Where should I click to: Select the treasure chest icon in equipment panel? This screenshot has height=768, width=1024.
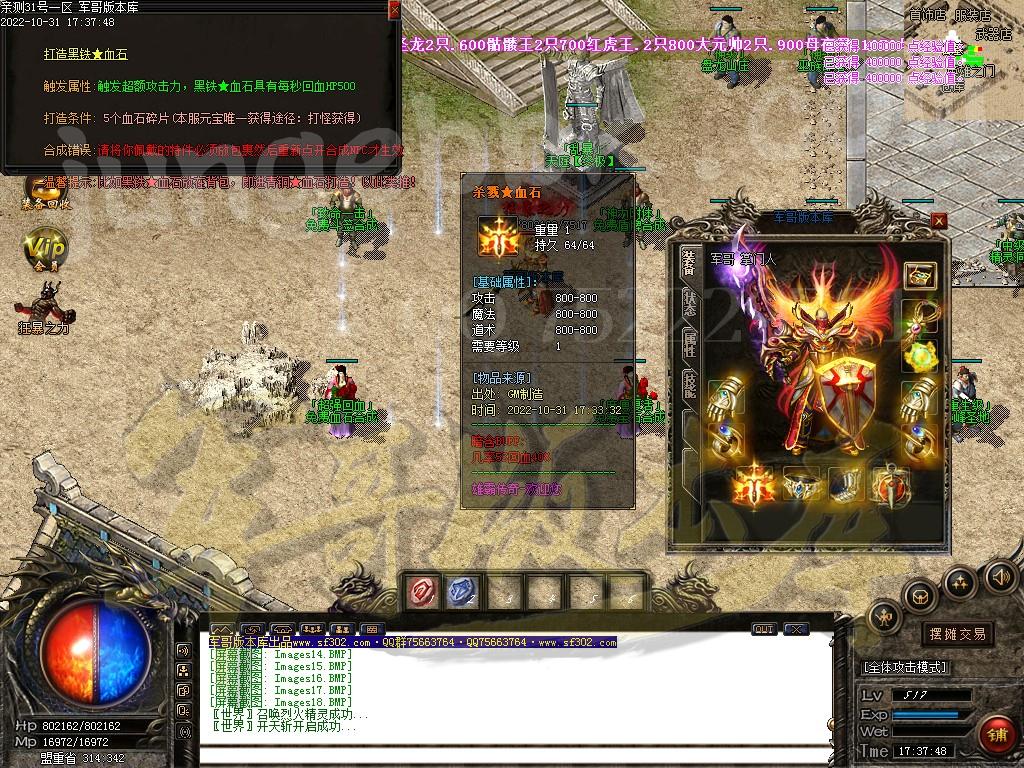click(x=919, y=275)
